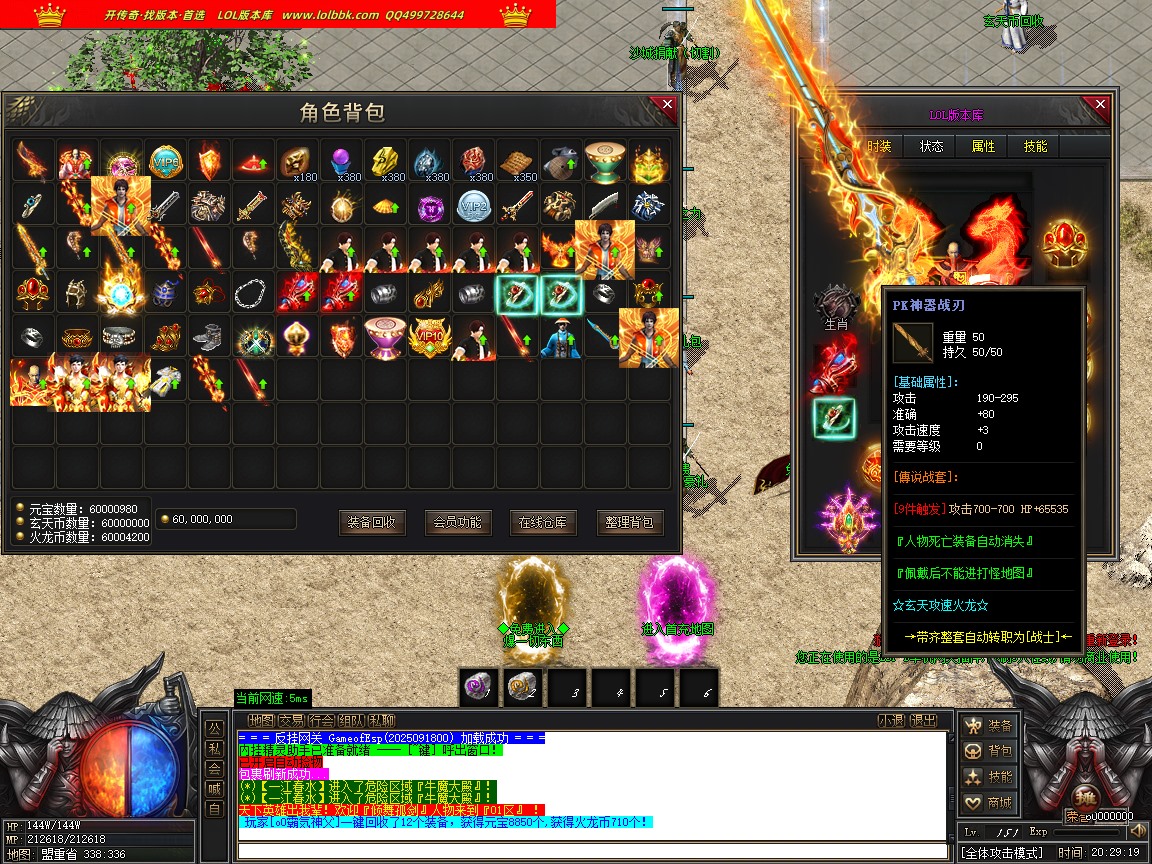The image size is (1152, 864).
Task: Close the 角色背包 inventory window
Action: point(666,105)
